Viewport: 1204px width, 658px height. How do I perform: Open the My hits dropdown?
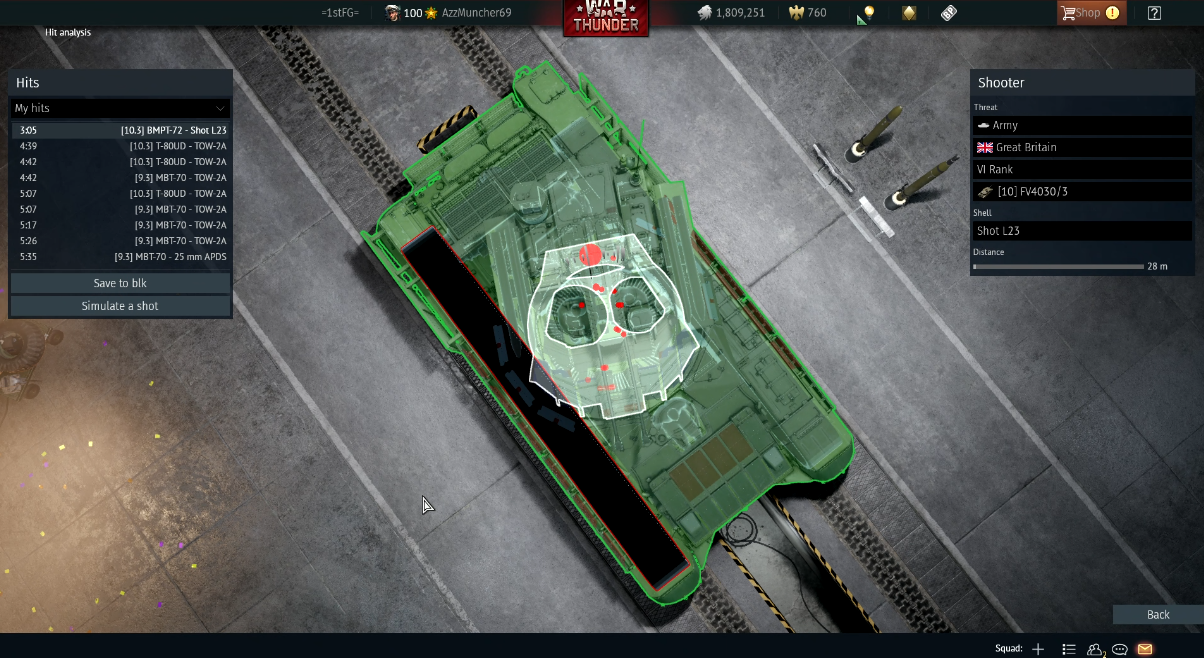click(x=120, y=108)
